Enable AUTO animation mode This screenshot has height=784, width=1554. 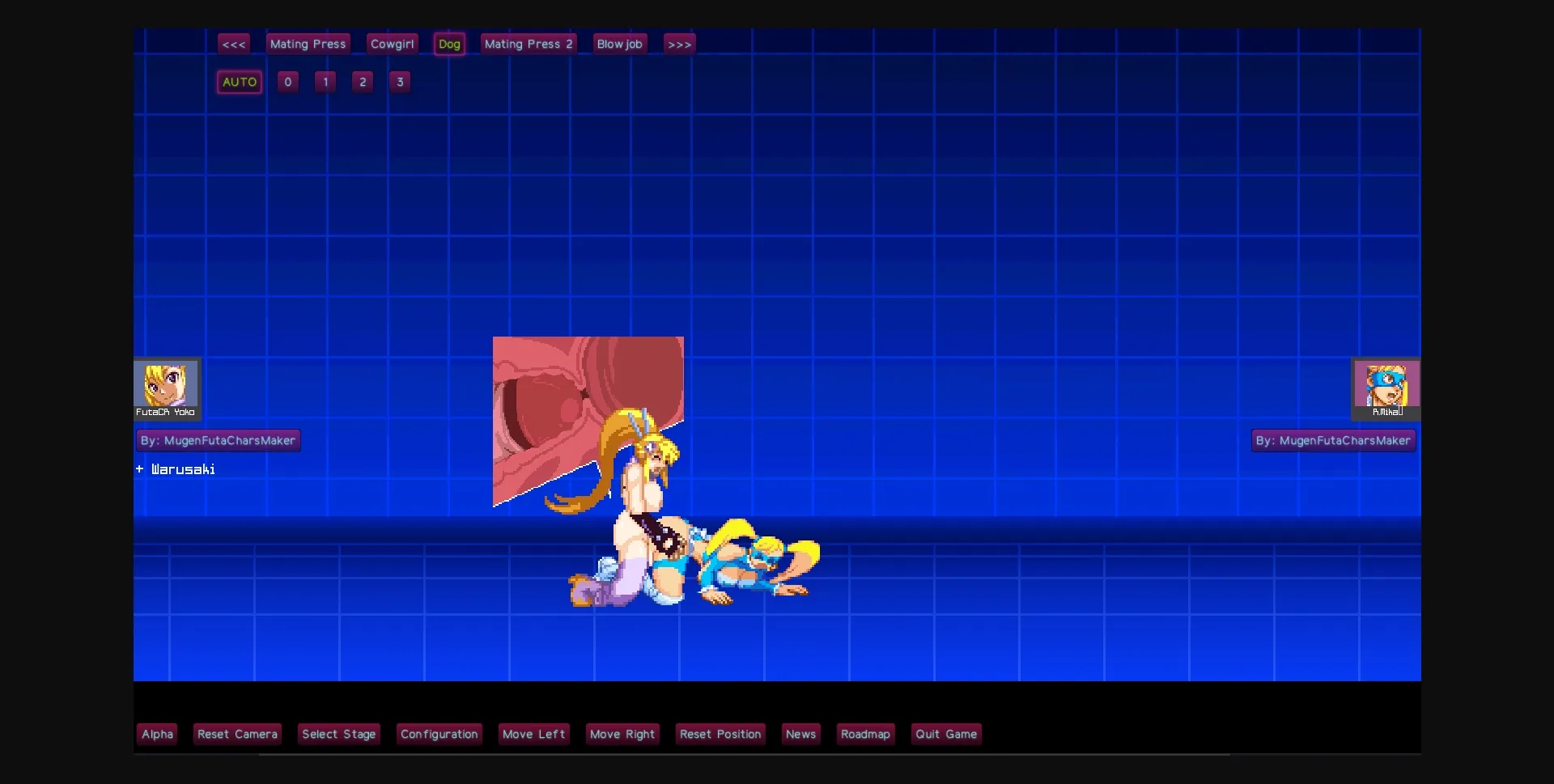coord(238,81)
